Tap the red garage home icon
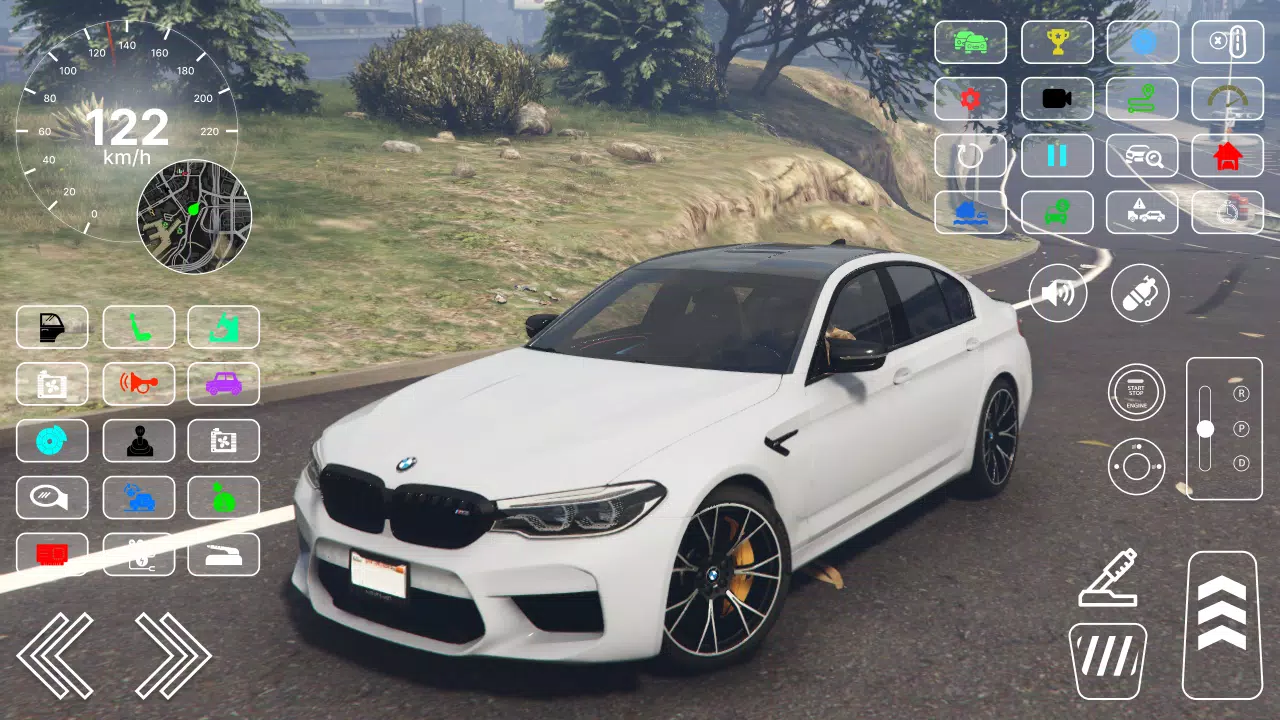 coord(1228,156)
